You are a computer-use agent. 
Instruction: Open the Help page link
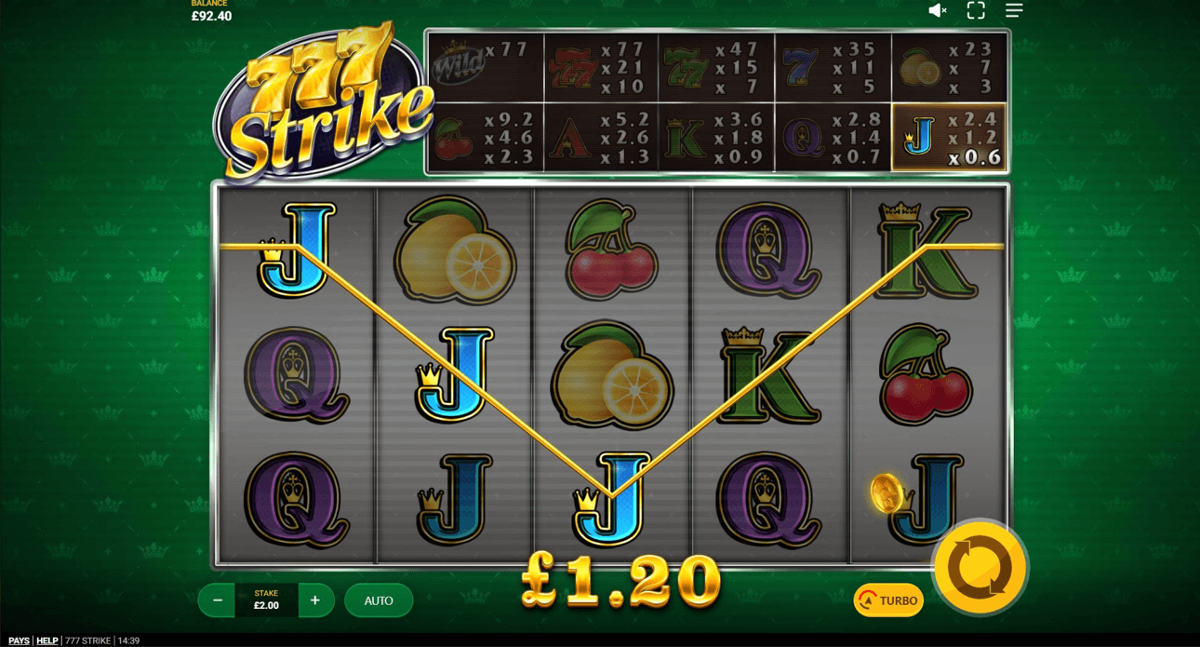[47, 640]
